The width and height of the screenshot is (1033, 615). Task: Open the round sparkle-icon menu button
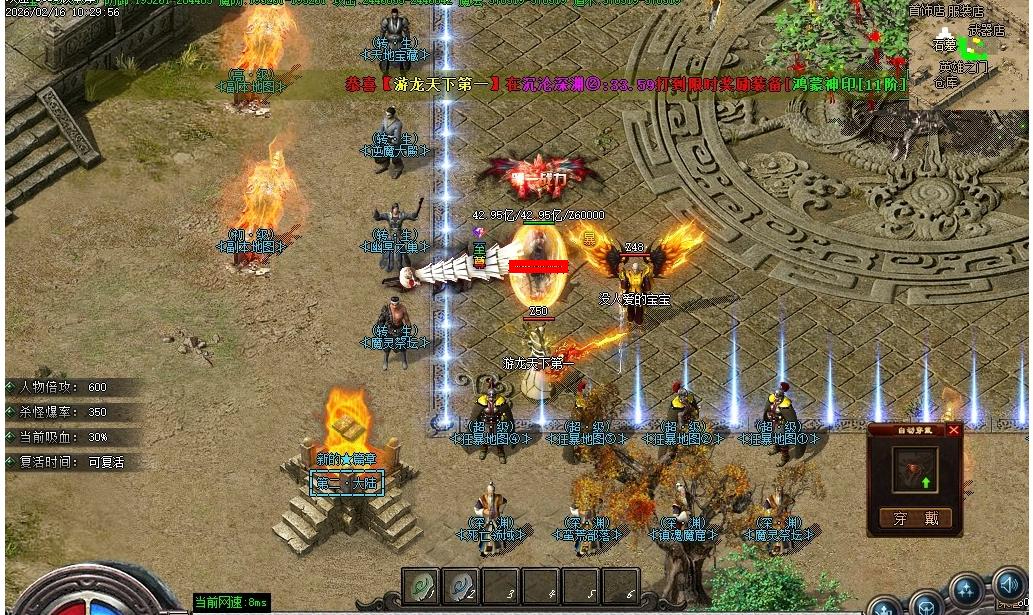966,590
